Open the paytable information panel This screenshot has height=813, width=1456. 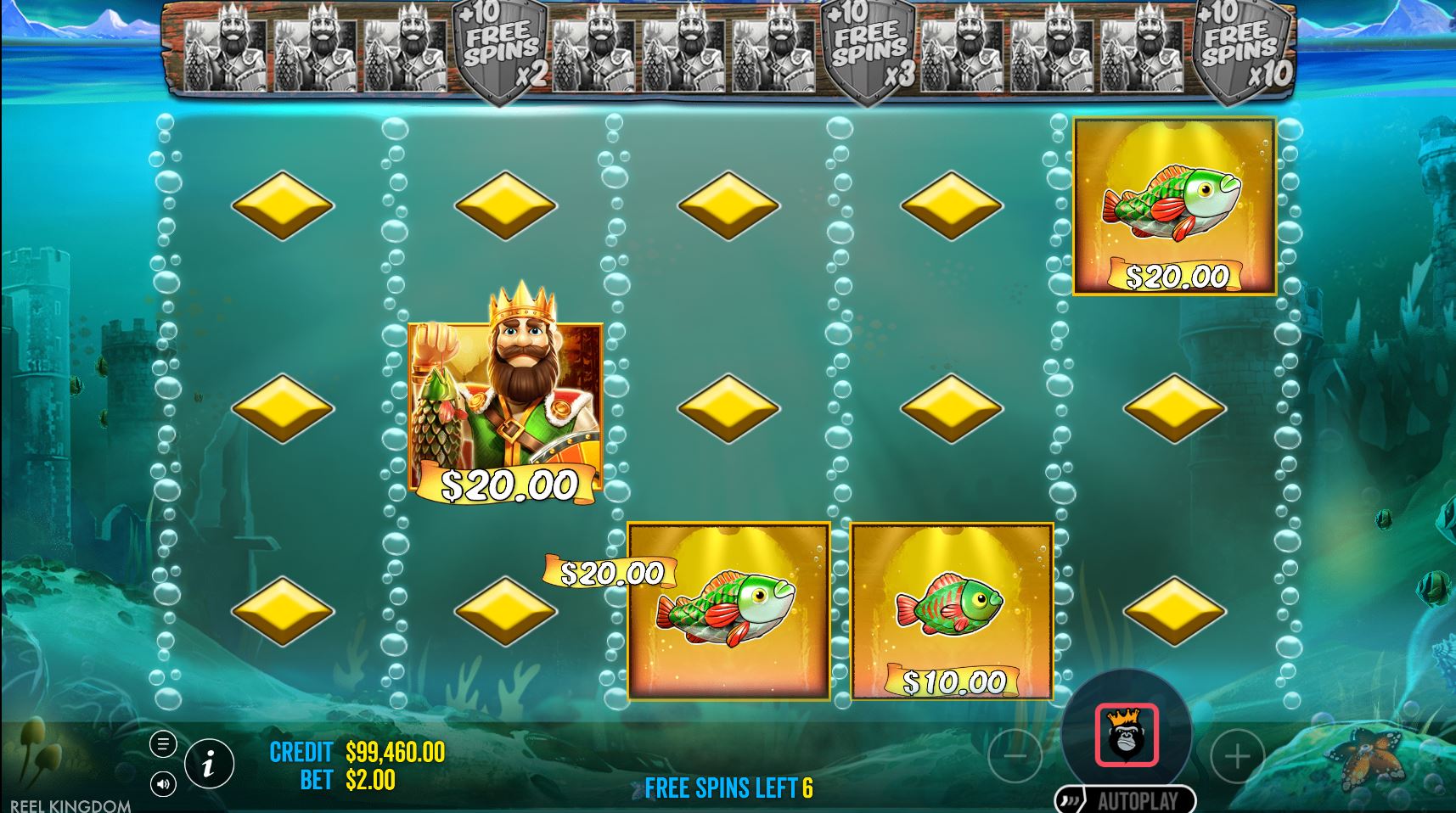click(209, 764)
